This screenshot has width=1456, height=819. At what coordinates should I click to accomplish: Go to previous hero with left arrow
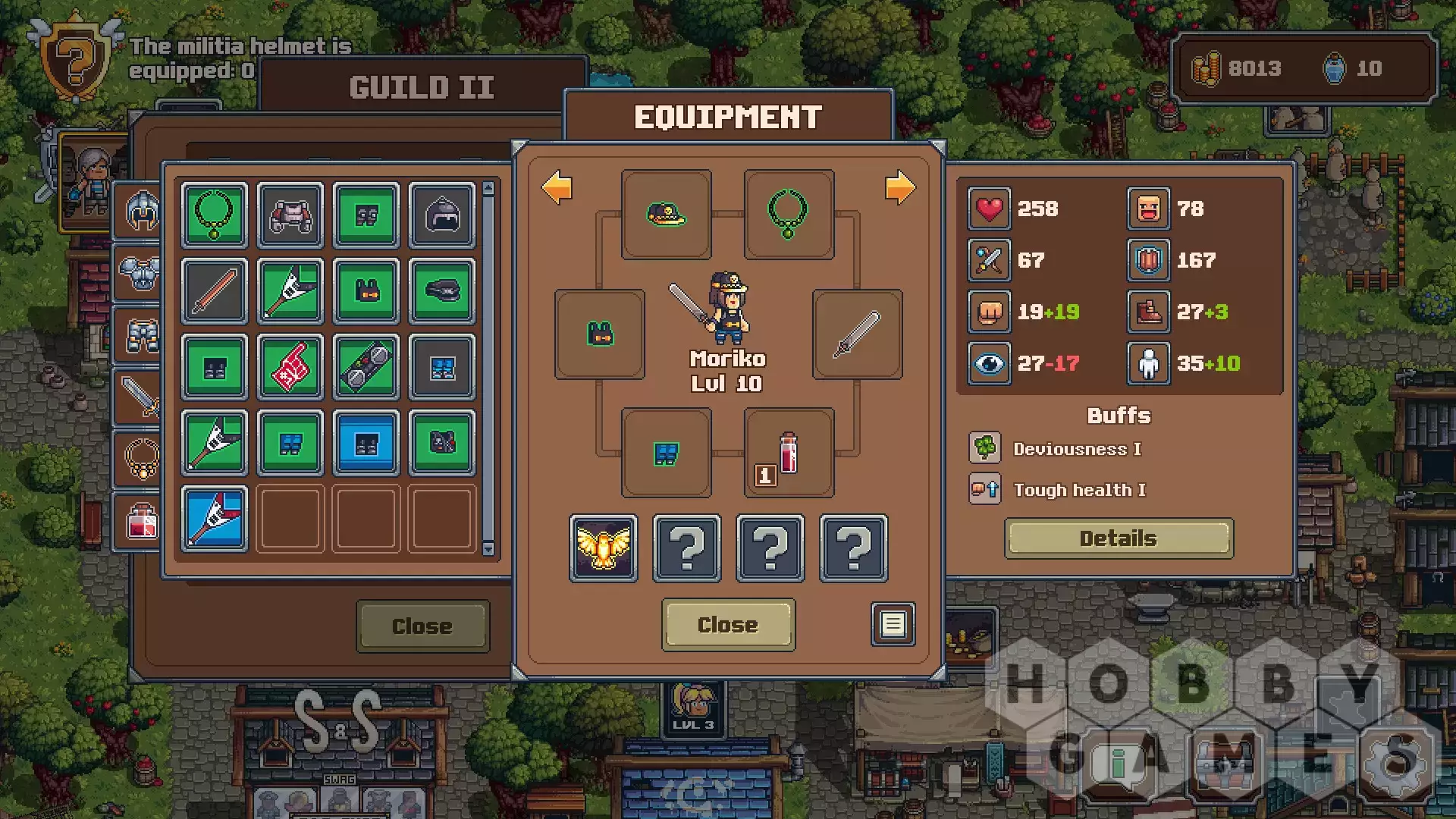click(x=557, y=187)
